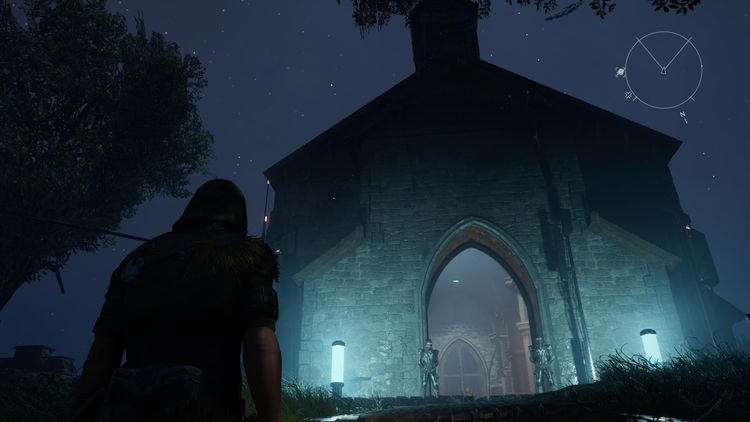This screenshot has height=422, width=750.
Task: Select the planet marker beside the compass
Action: [621, 72]
